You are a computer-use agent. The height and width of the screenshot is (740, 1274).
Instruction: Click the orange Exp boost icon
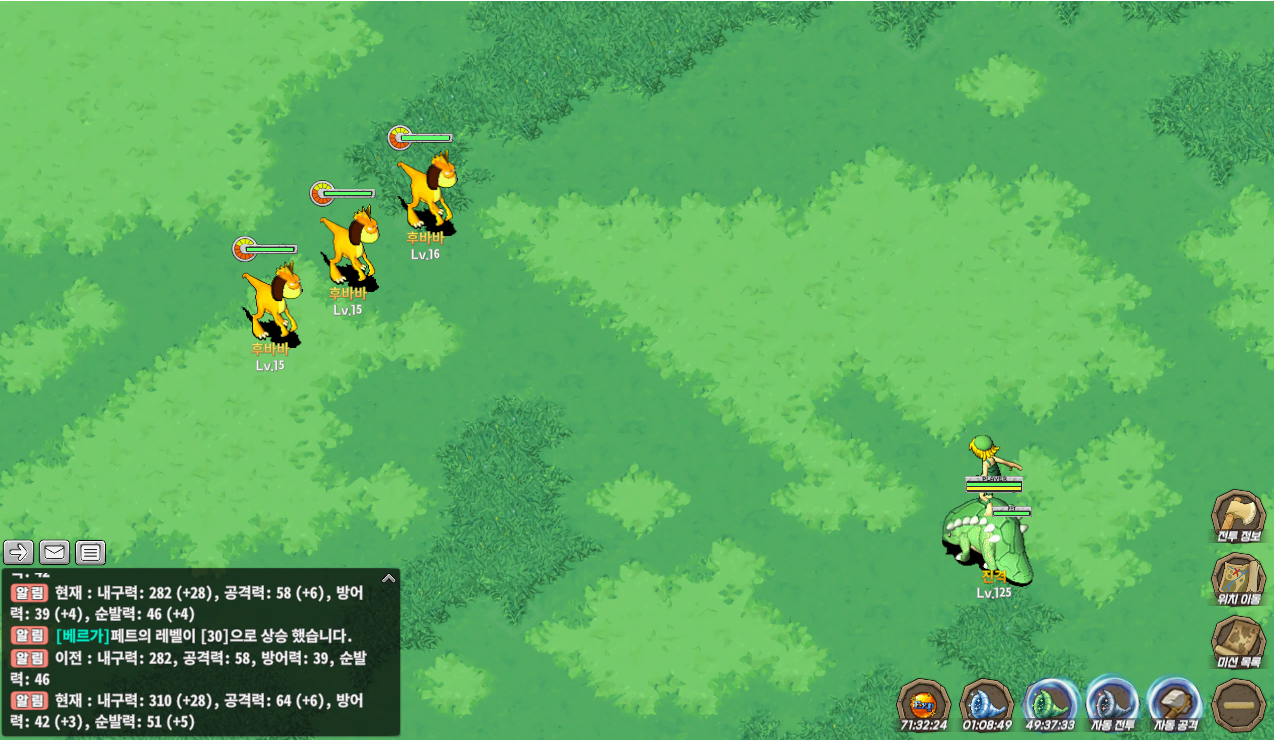tap(923, 702)
